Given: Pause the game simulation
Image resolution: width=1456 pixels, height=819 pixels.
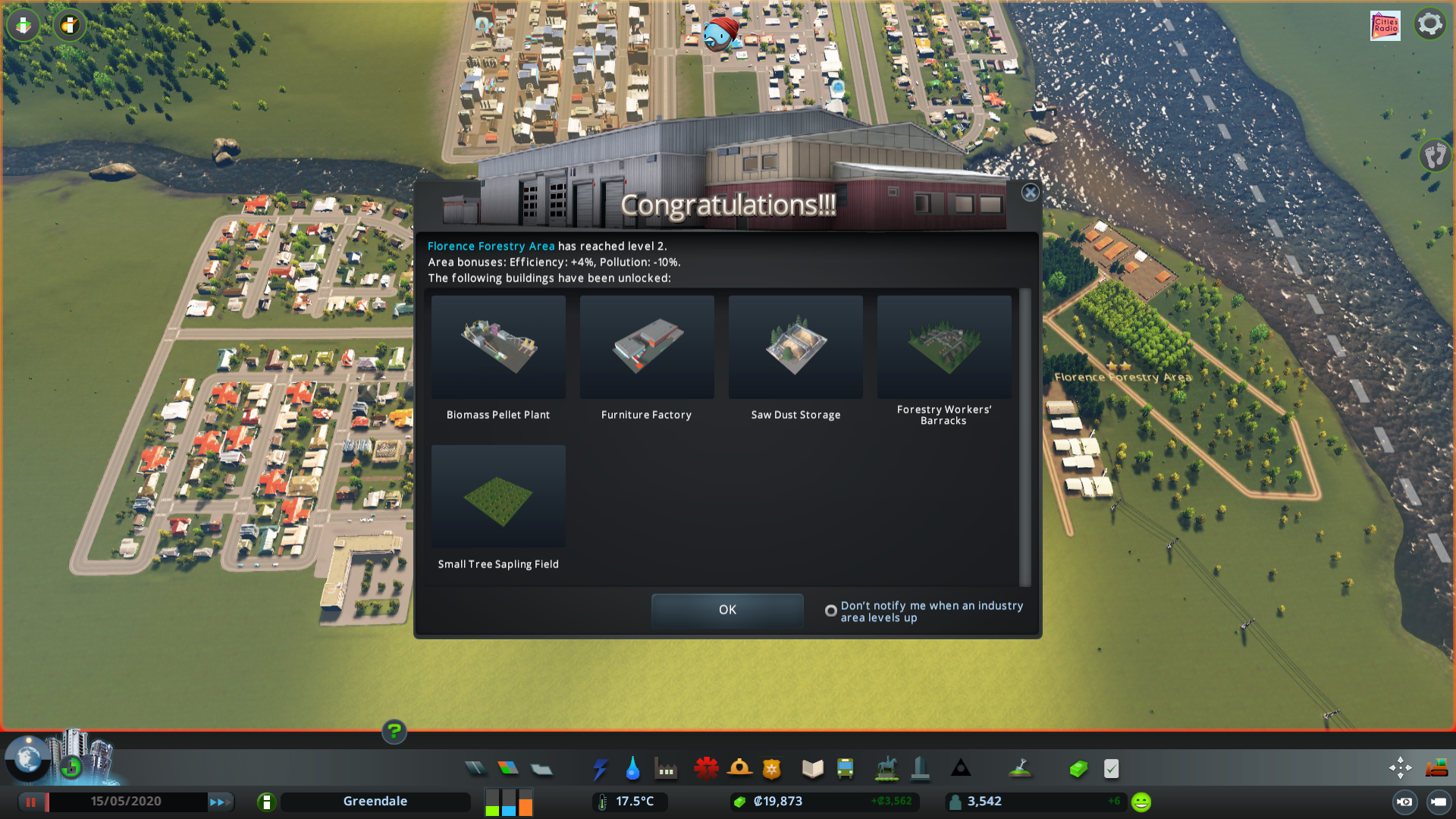Looking at the screenshot, I should [32, 801].
